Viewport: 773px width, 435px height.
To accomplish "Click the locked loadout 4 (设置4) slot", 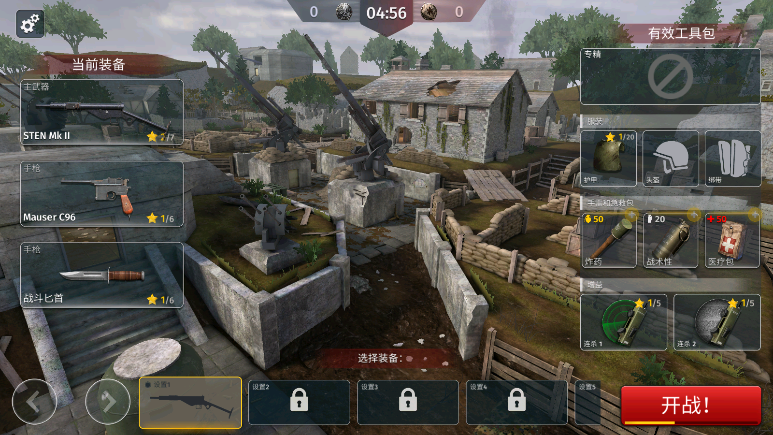I will (516, 402).
